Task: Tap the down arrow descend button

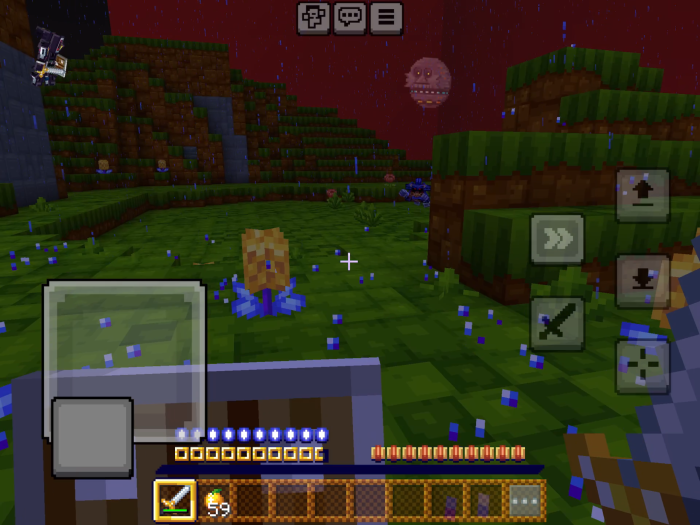Action: [642, 281]
